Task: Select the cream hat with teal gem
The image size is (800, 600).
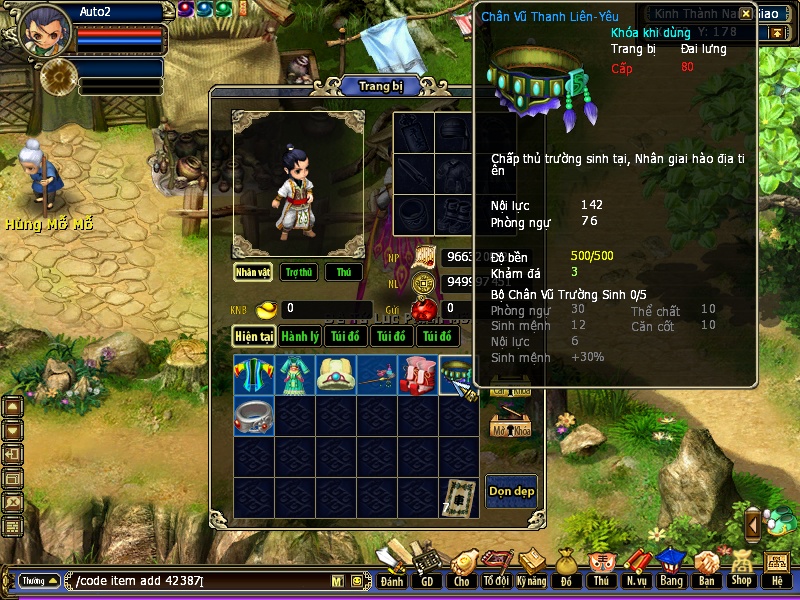Action: pyautogui.click(x=336, y=375)
